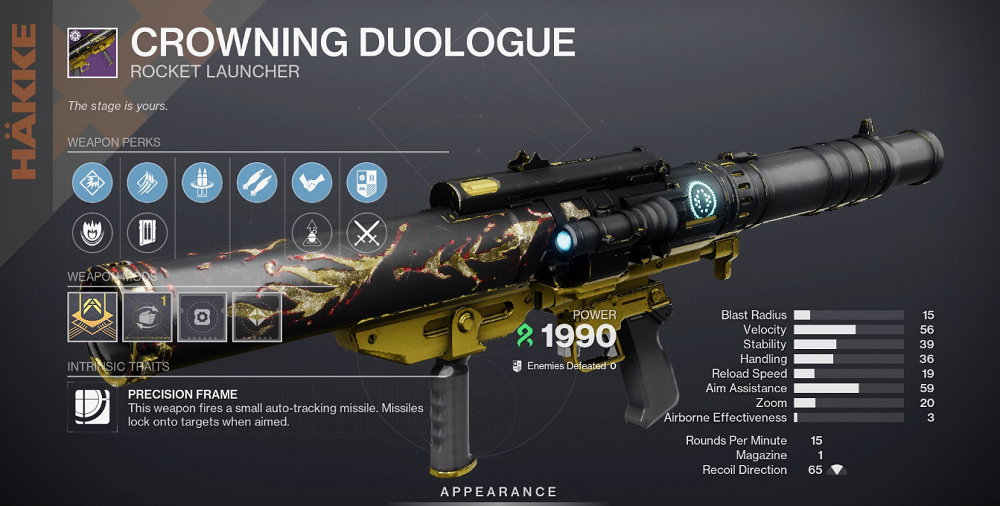Click the Crowning Duologue weapon thumbnail
Screen dimensions: 1000x506
pyautogui.click(x=92, y=51)
